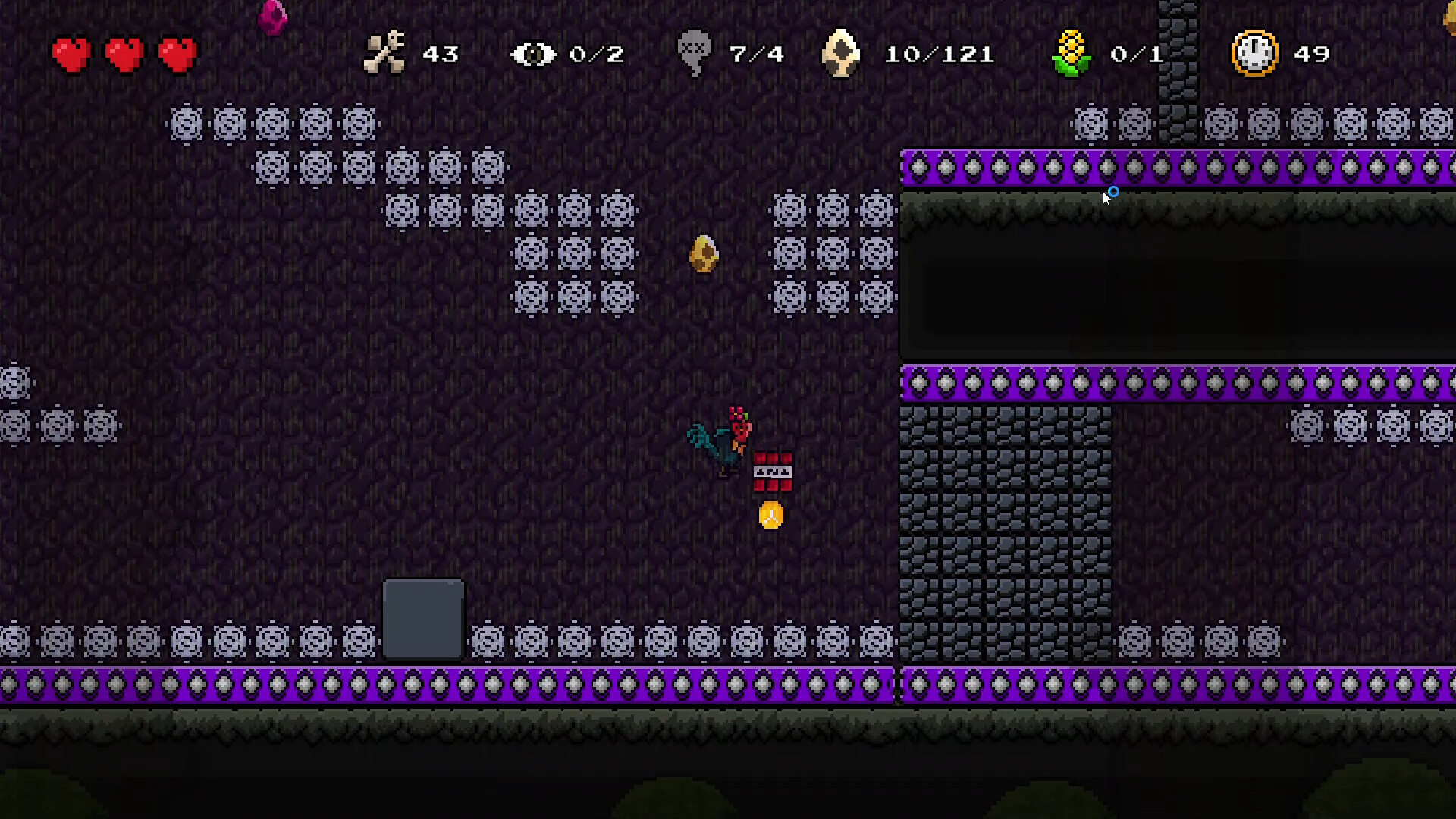1456x819 pixels.
Task: Click the gray pushable stone block
Action: click(x=423, y=618)
